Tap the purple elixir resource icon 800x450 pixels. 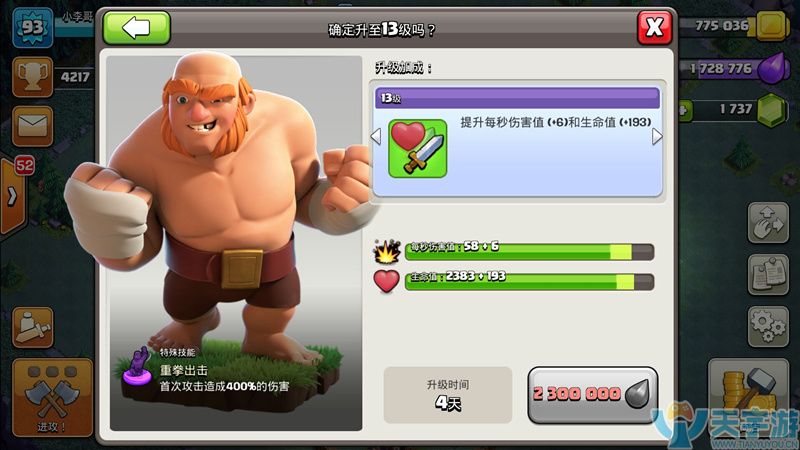pyautogui.click(x=773, y=68)
